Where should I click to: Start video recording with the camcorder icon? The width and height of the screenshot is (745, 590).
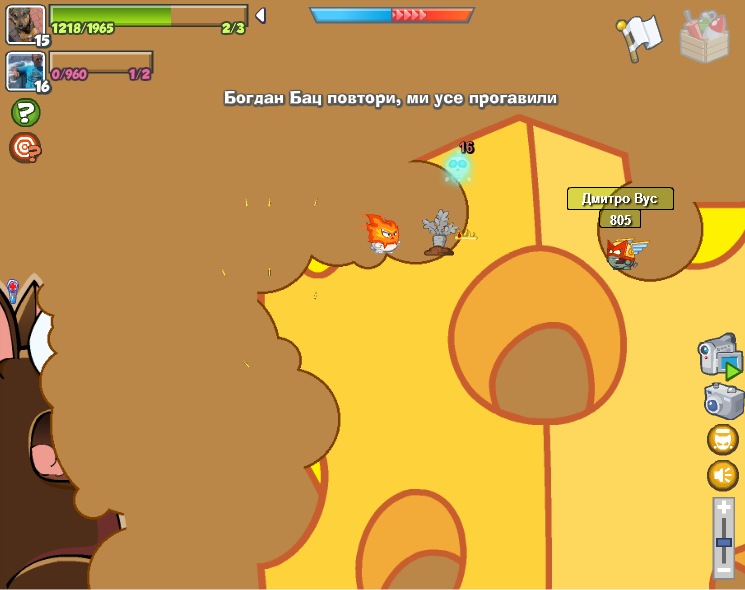click(719, 357)
